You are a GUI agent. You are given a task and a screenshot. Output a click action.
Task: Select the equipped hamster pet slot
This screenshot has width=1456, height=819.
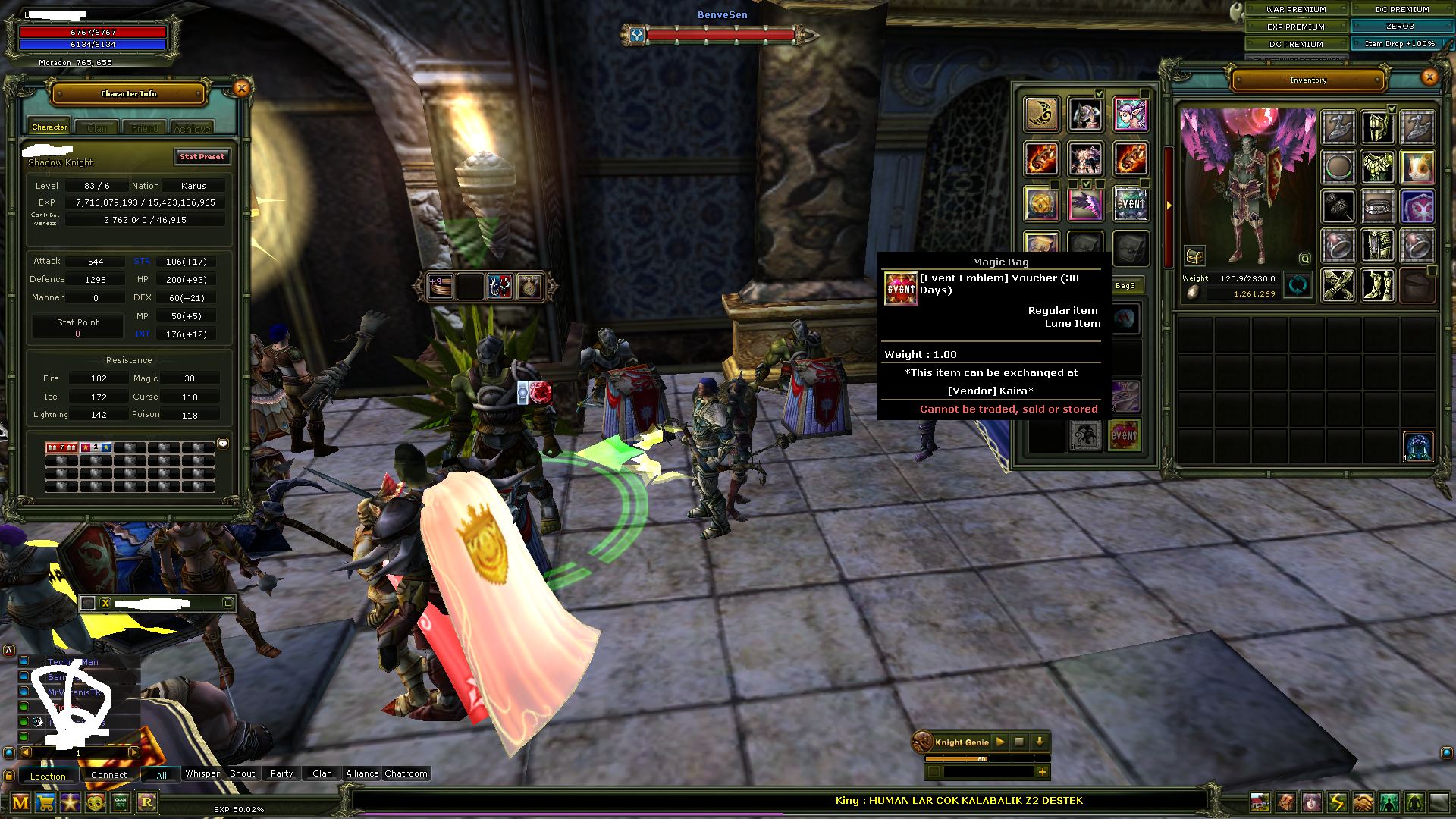[1417, 167]
